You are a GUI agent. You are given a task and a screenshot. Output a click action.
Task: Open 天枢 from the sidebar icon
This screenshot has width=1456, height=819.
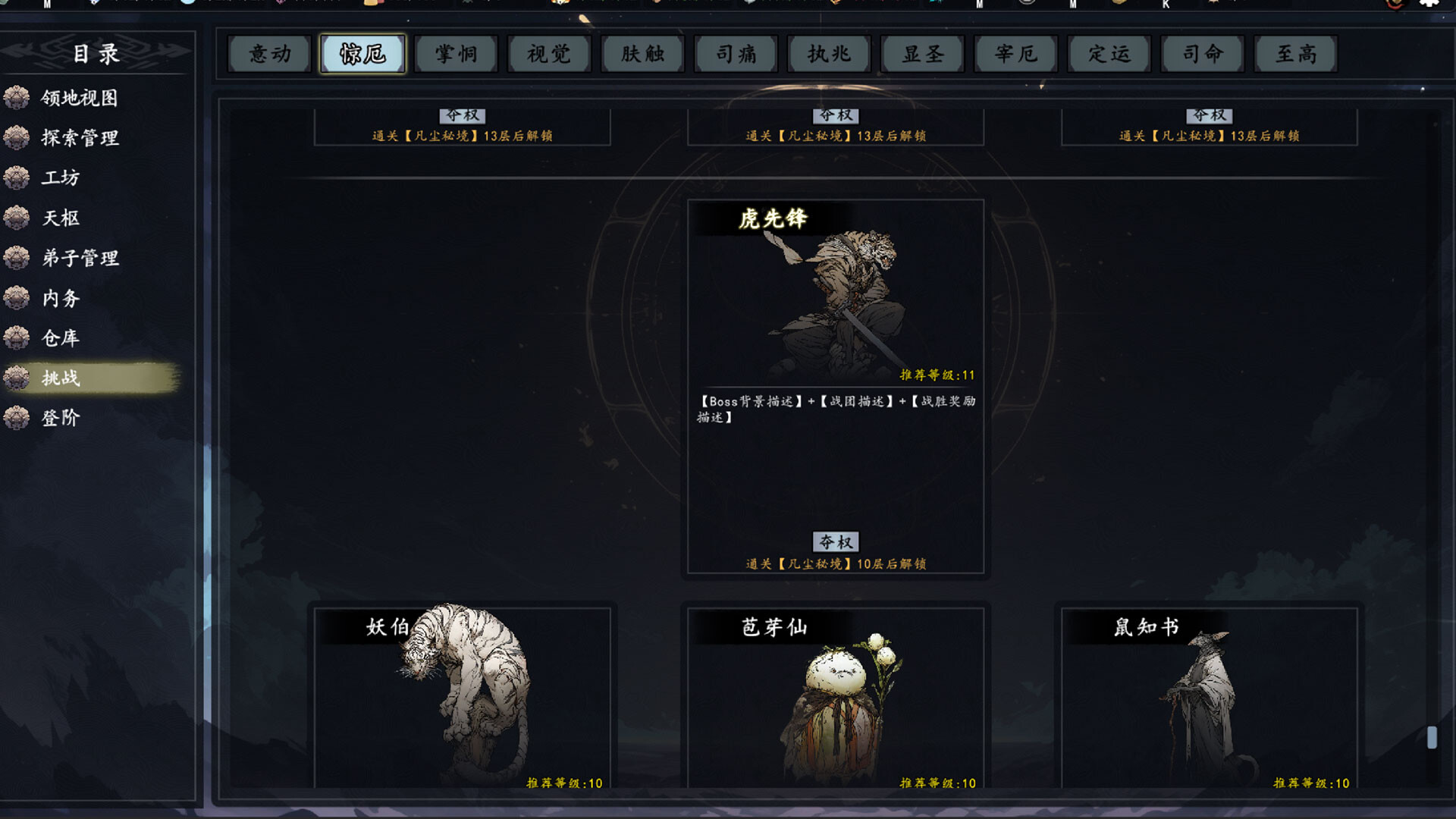point(17,218)
